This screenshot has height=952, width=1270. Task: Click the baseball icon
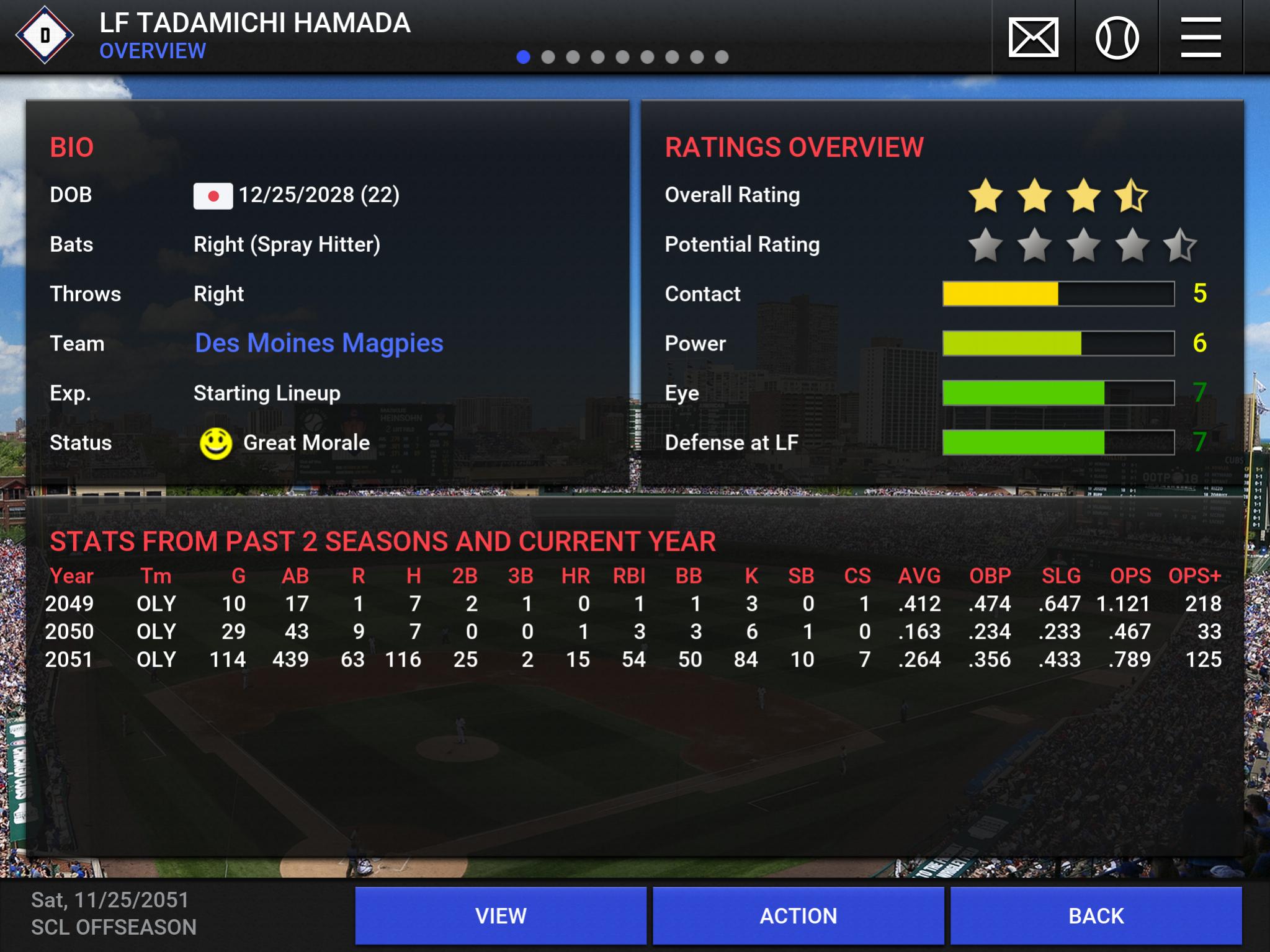pyautogui.click(x=1117, y=37)
